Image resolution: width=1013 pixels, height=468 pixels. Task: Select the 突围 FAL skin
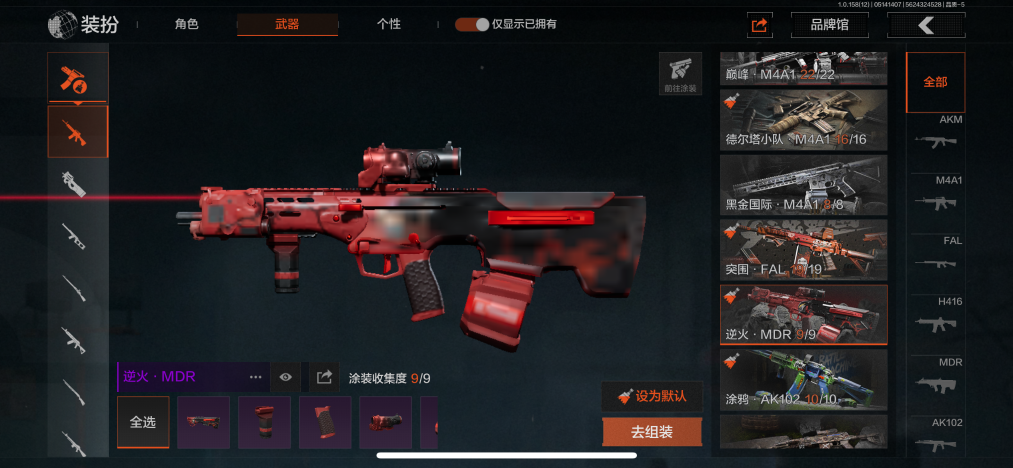[x=803, y=250]
